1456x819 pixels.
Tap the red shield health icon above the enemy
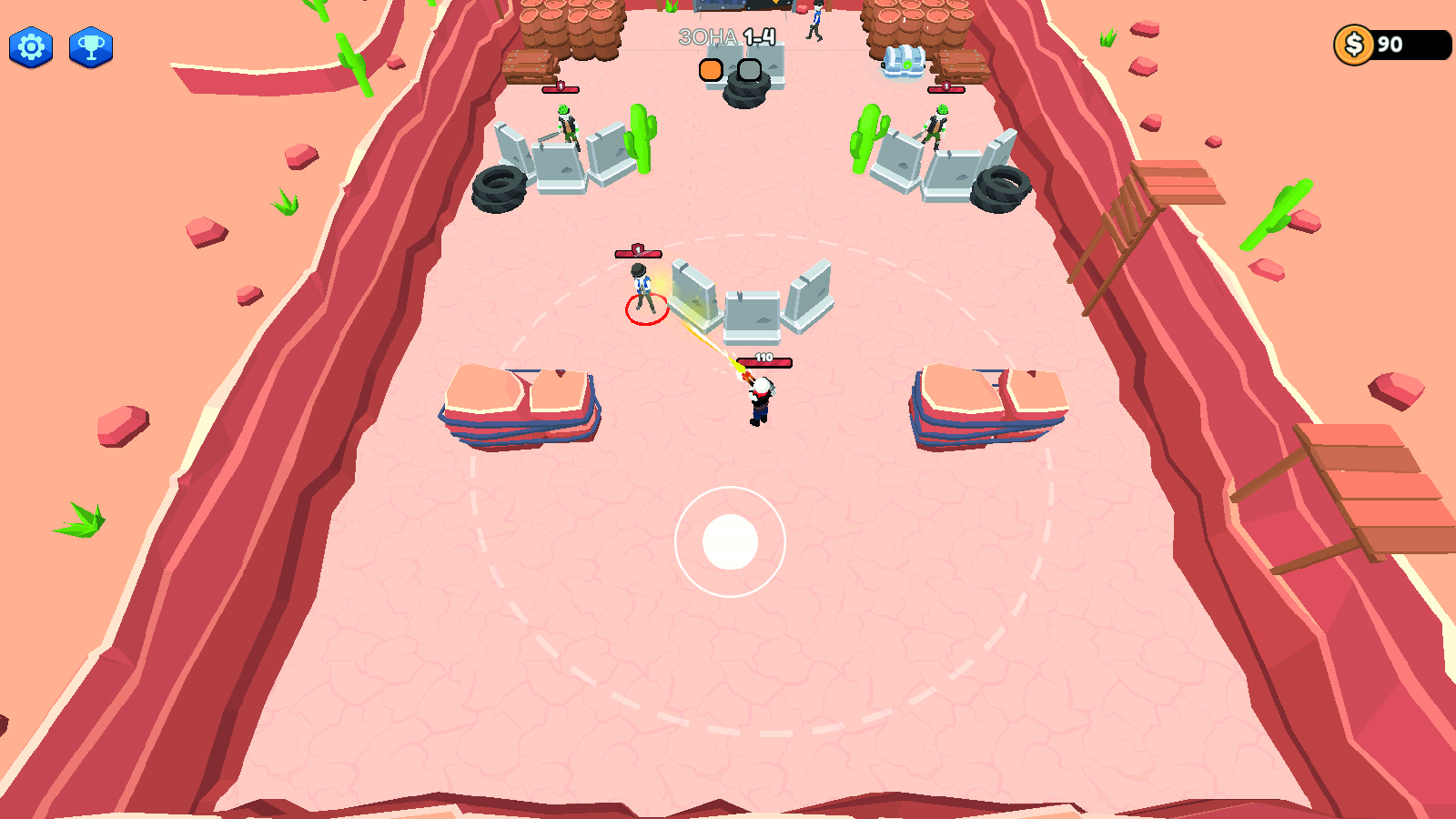pos(637,249)
